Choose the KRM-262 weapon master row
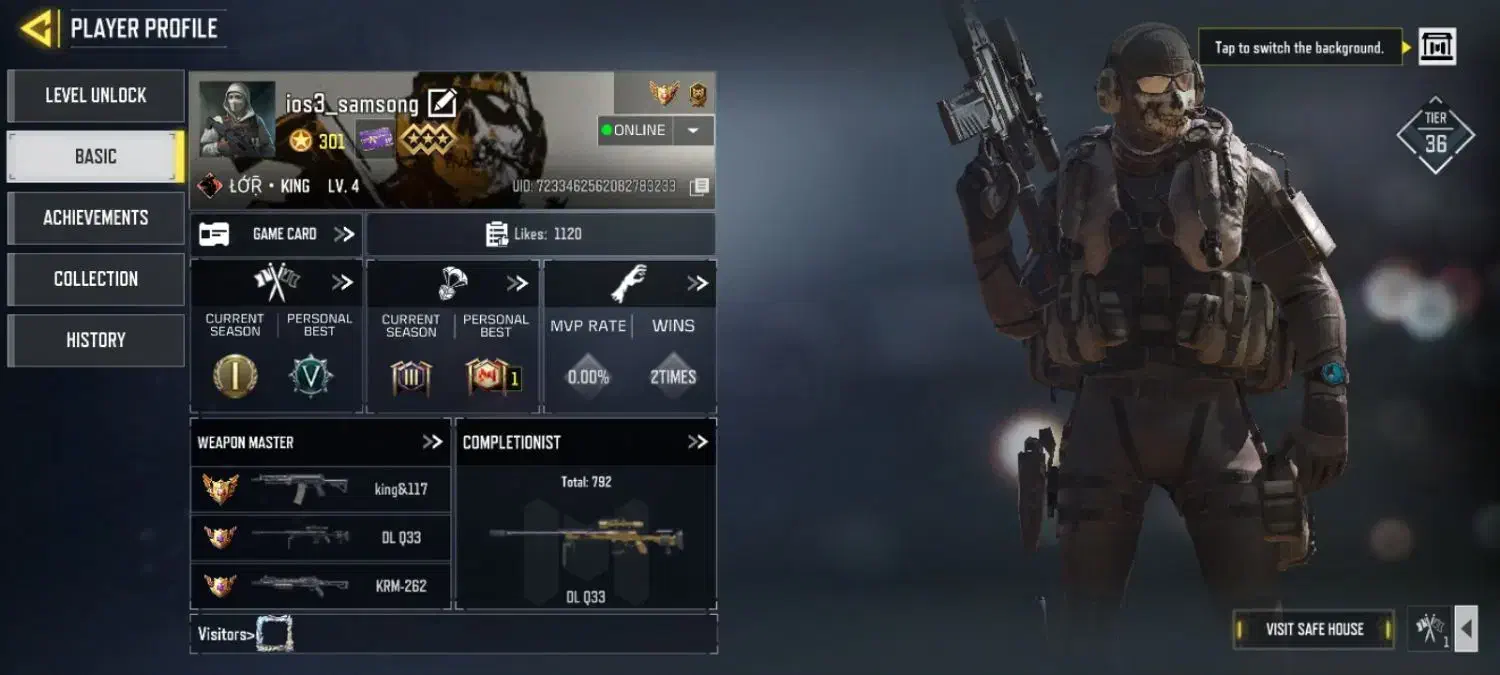Viewport: 1500px width, 675px height. [x=320, y=586]
